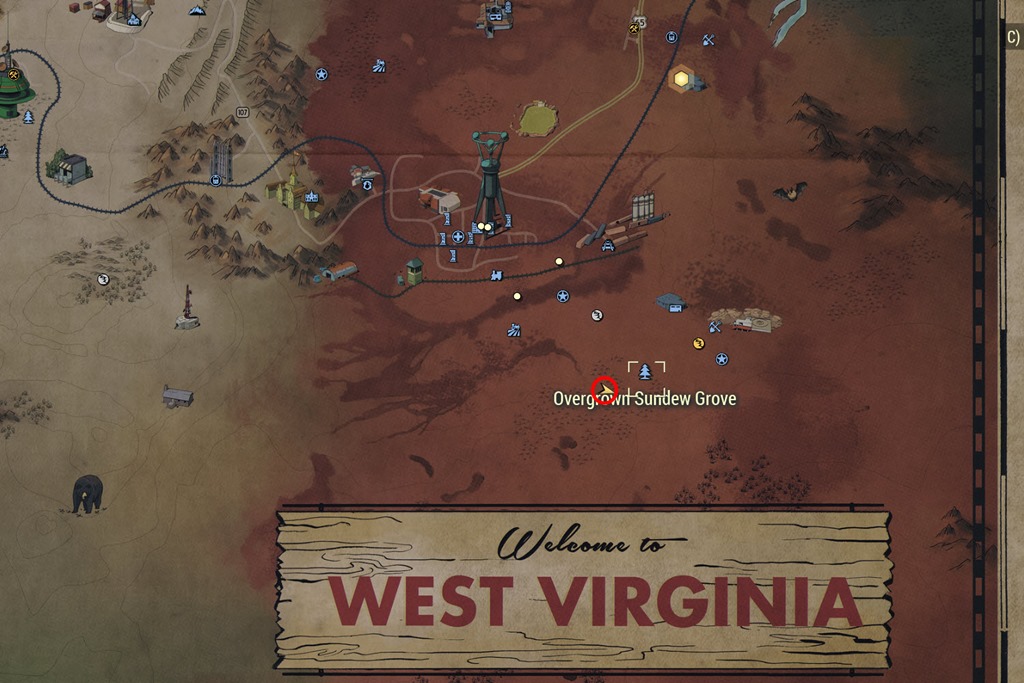Image resolution: width=1024 pixels, height=683 pixels.
Task: Select the glowing yellow hexagon event marker
Action: tap(682, 78)
